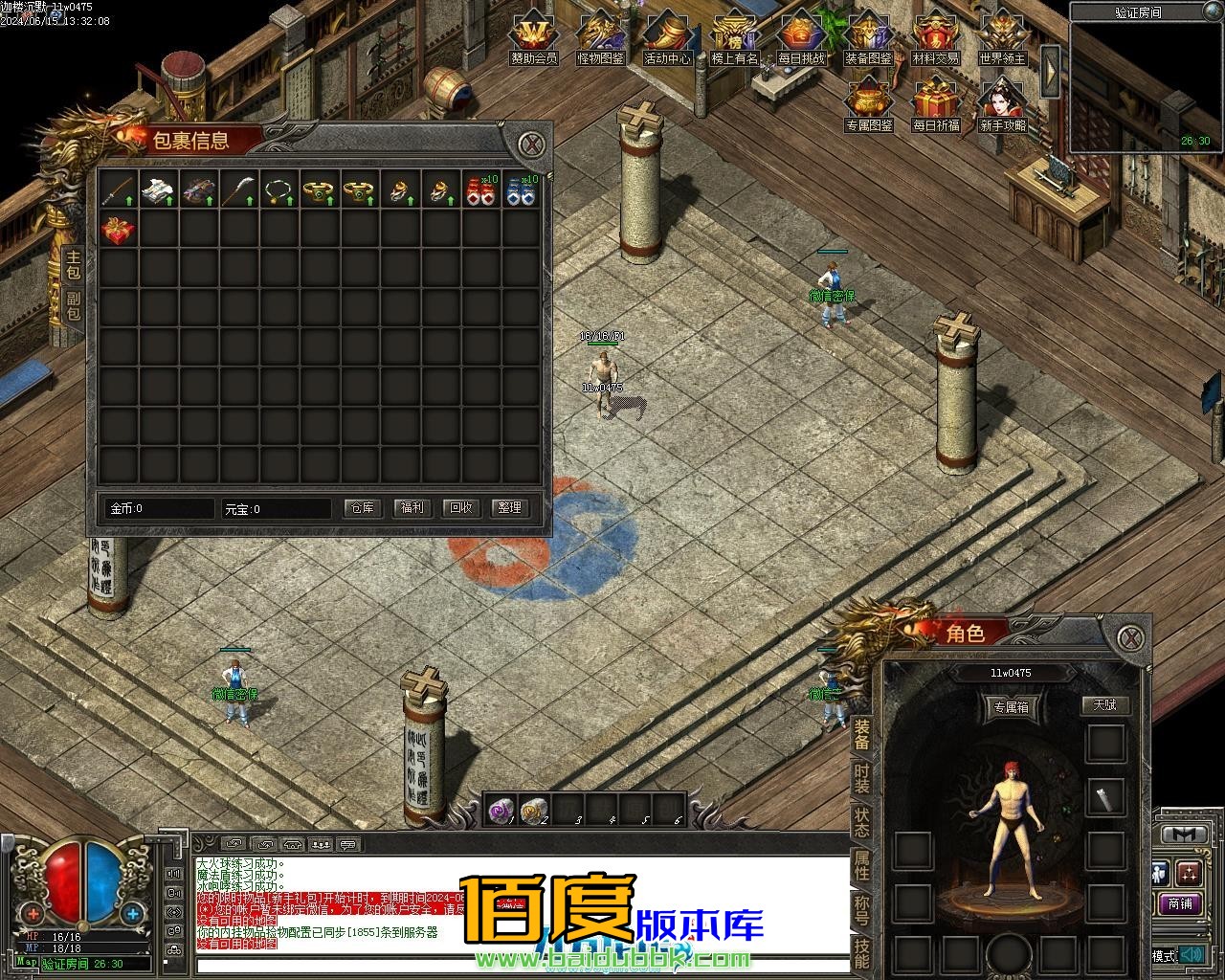Sort the bag with 整理
Screen dimensions: 1225x980
pyautogui.click(x=510, y=508)
